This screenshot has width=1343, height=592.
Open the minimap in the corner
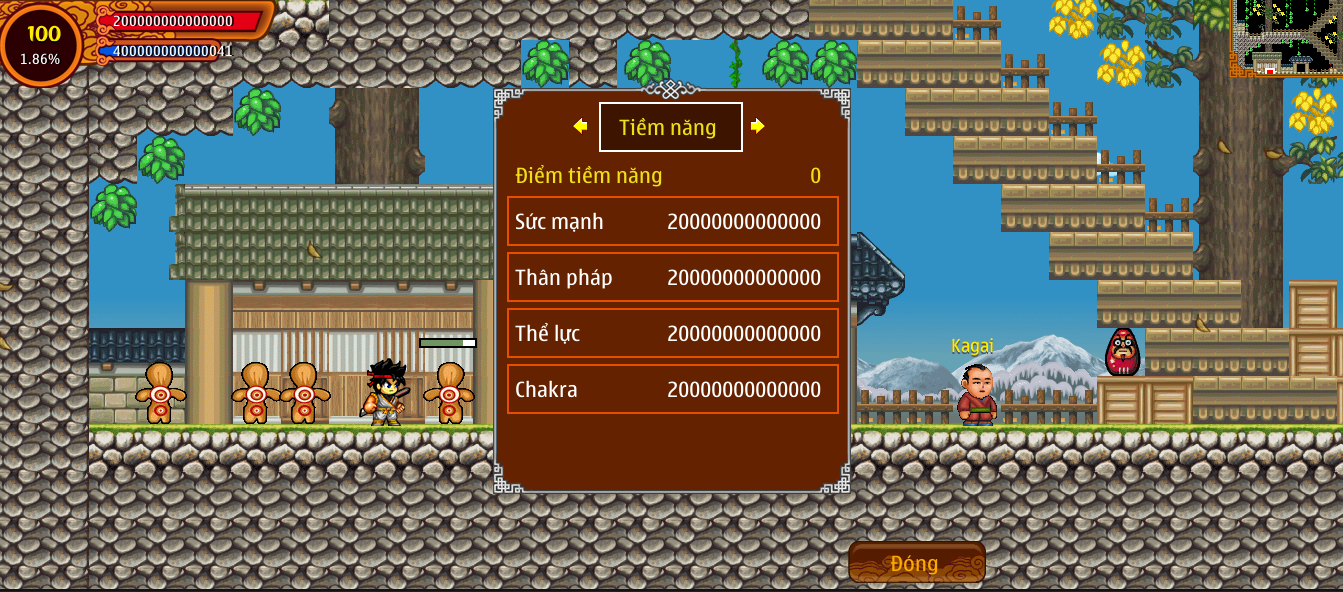tap(1286, 38)
